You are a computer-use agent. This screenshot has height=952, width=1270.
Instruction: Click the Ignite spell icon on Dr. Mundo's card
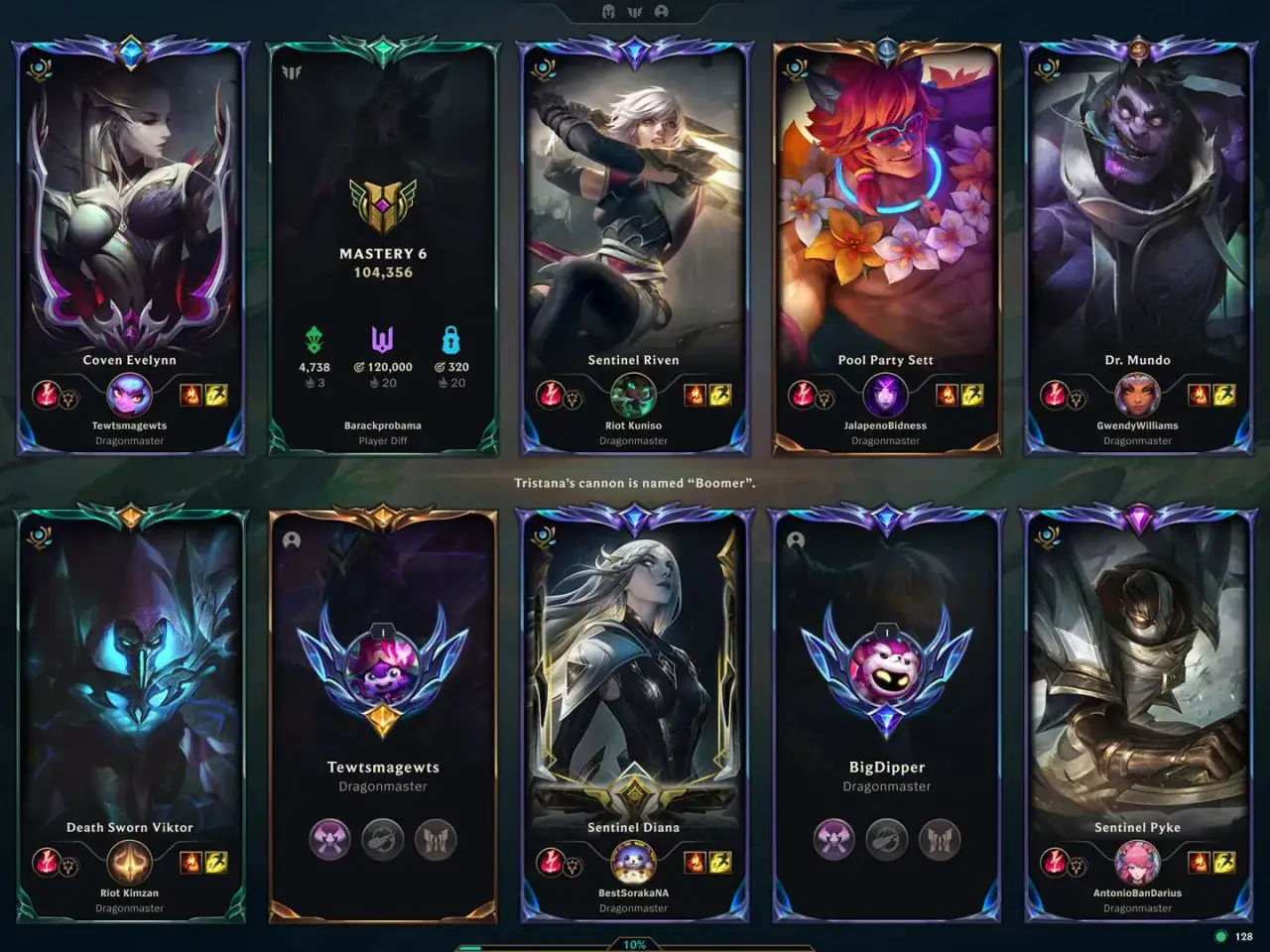[x=1199, y=395]
